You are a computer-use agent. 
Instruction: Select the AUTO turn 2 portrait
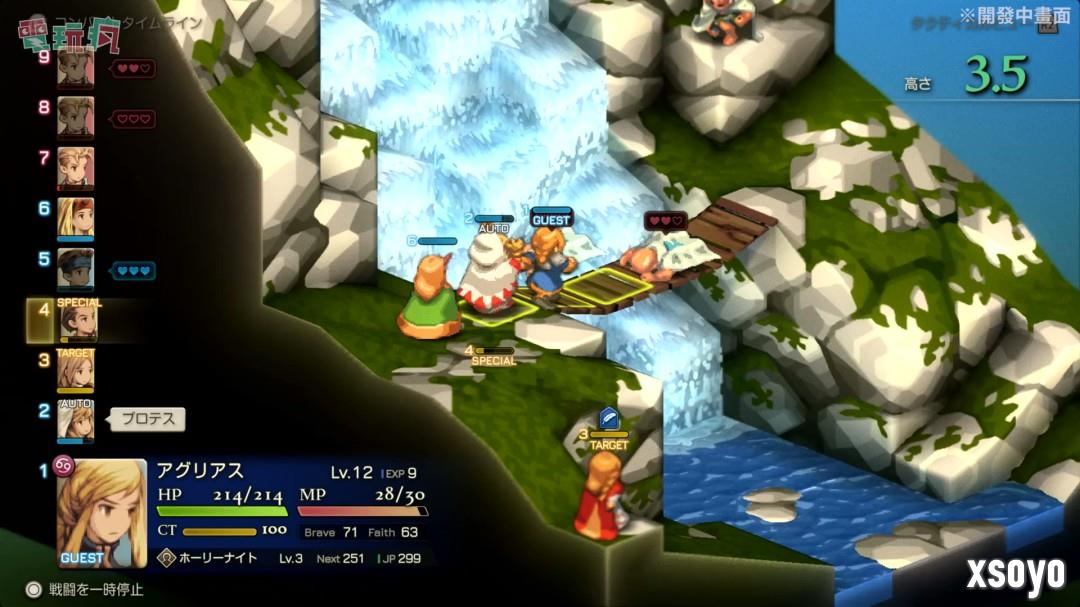click(x=75, y=421)
